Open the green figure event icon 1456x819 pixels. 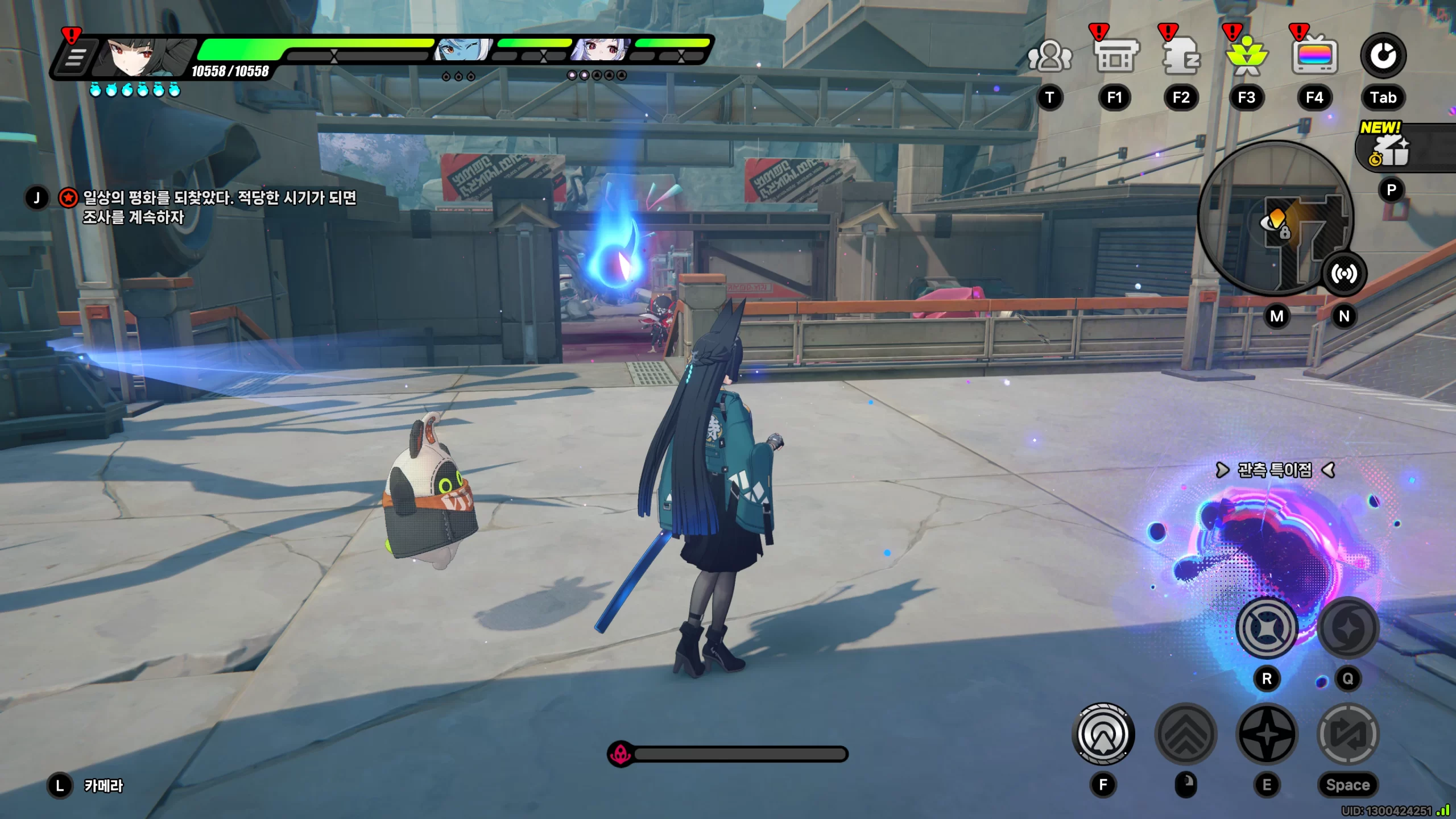click(1247, 56)
